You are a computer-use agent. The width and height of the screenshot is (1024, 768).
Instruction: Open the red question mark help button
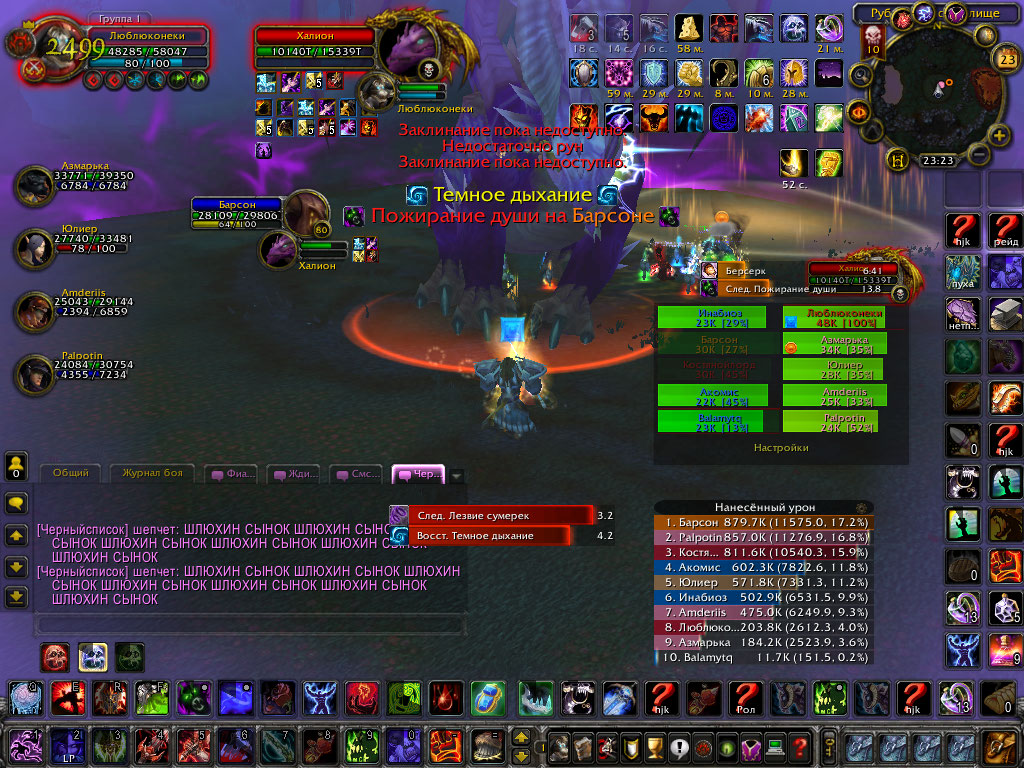point(800,746)
